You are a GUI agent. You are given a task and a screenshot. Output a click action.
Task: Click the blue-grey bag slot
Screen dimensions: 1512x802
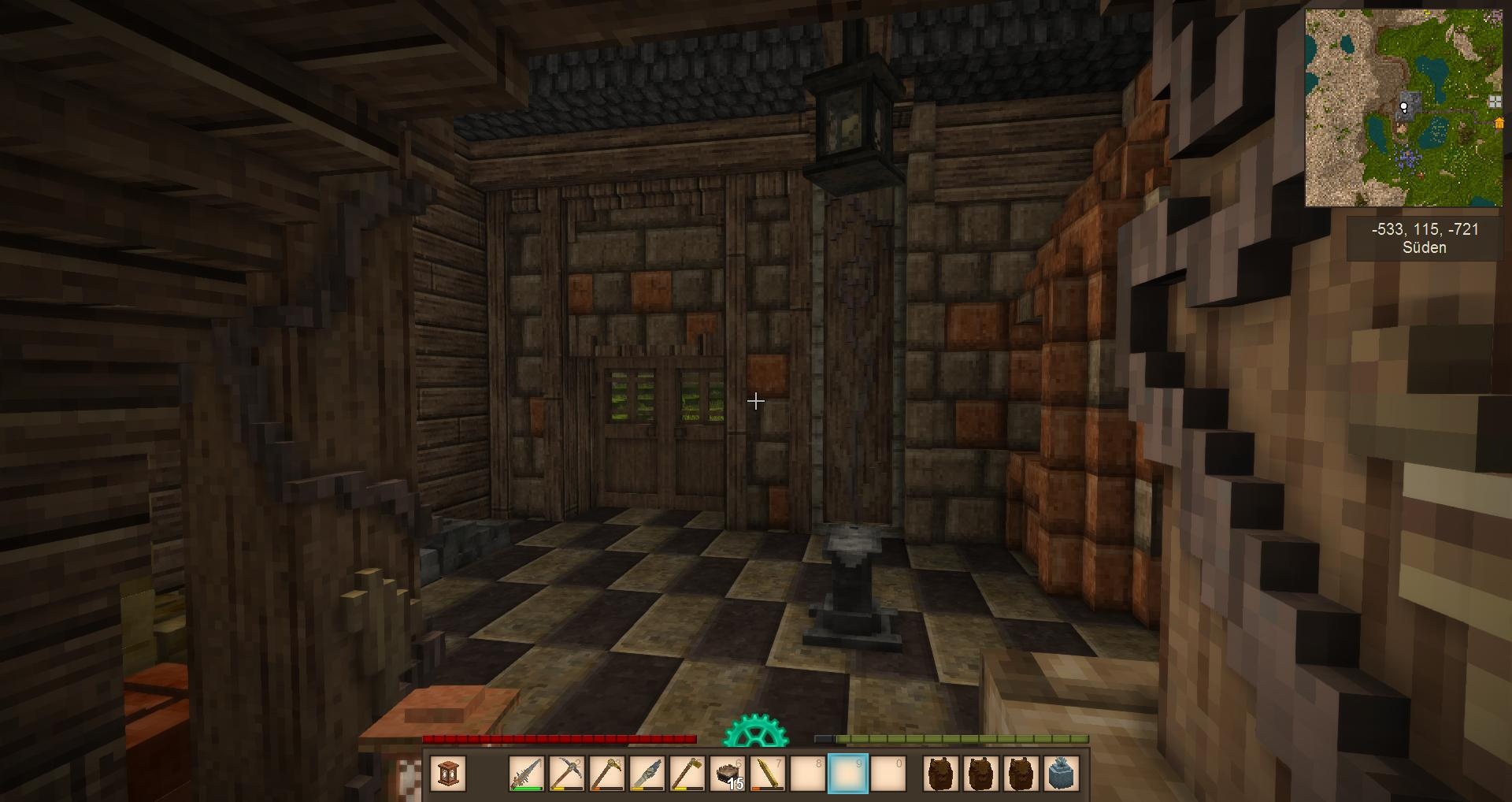1062,774
